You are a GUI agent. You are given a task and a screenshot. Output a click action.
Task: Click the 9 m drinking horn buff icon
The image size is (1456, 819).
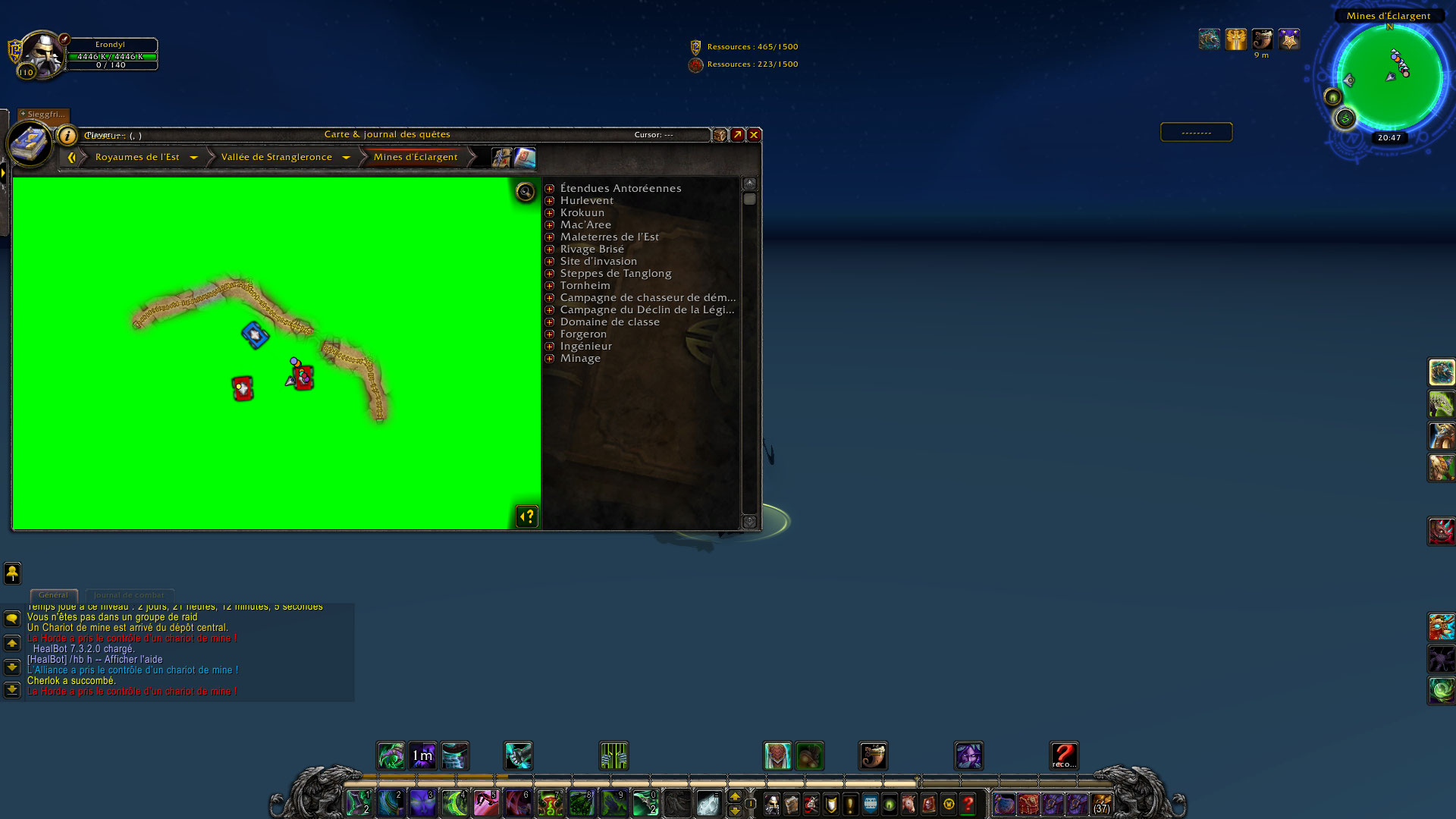point(1262,39)
